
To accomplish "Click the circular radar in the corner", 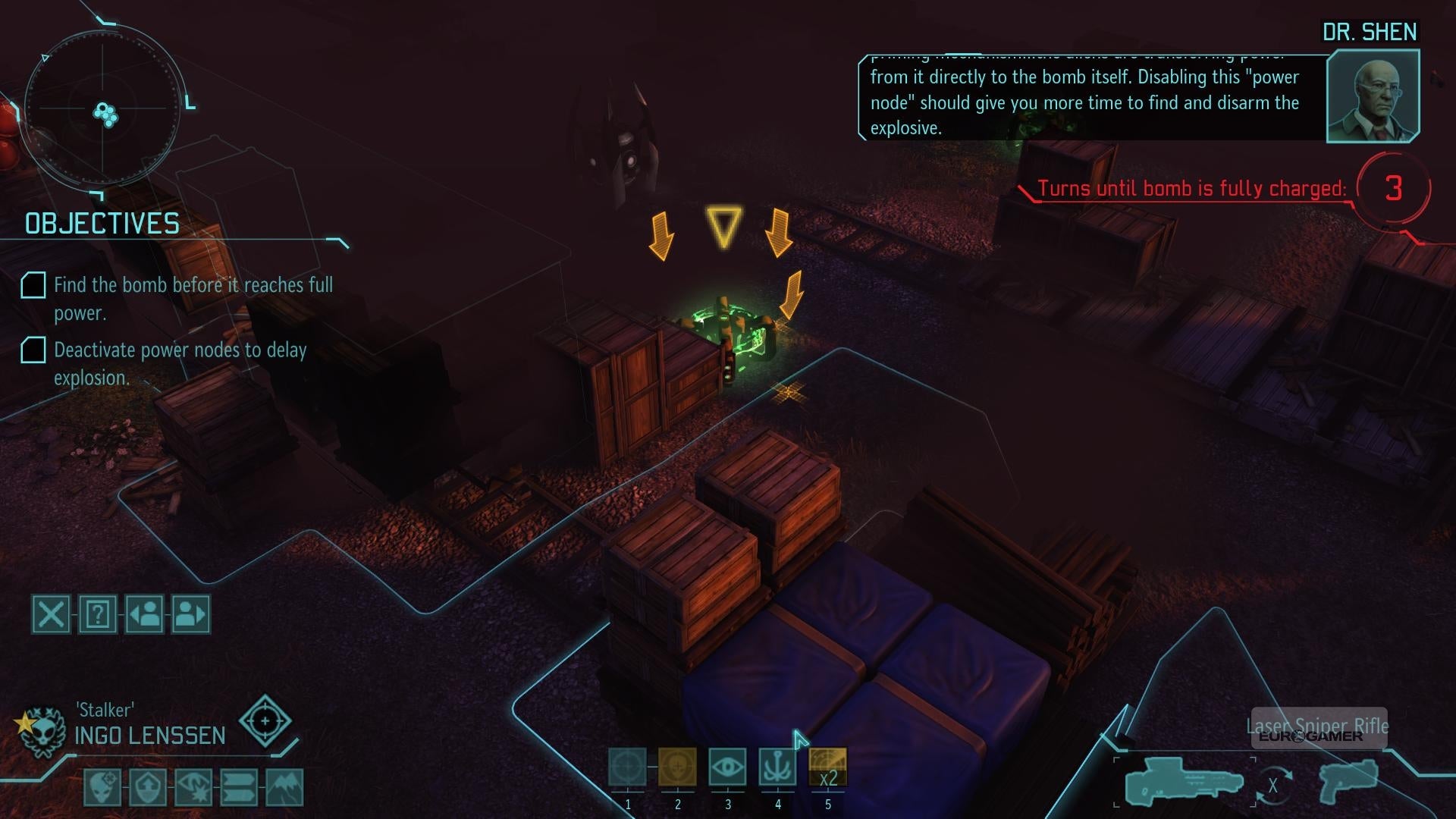I will pyautogui.click(x=105, y=108).
